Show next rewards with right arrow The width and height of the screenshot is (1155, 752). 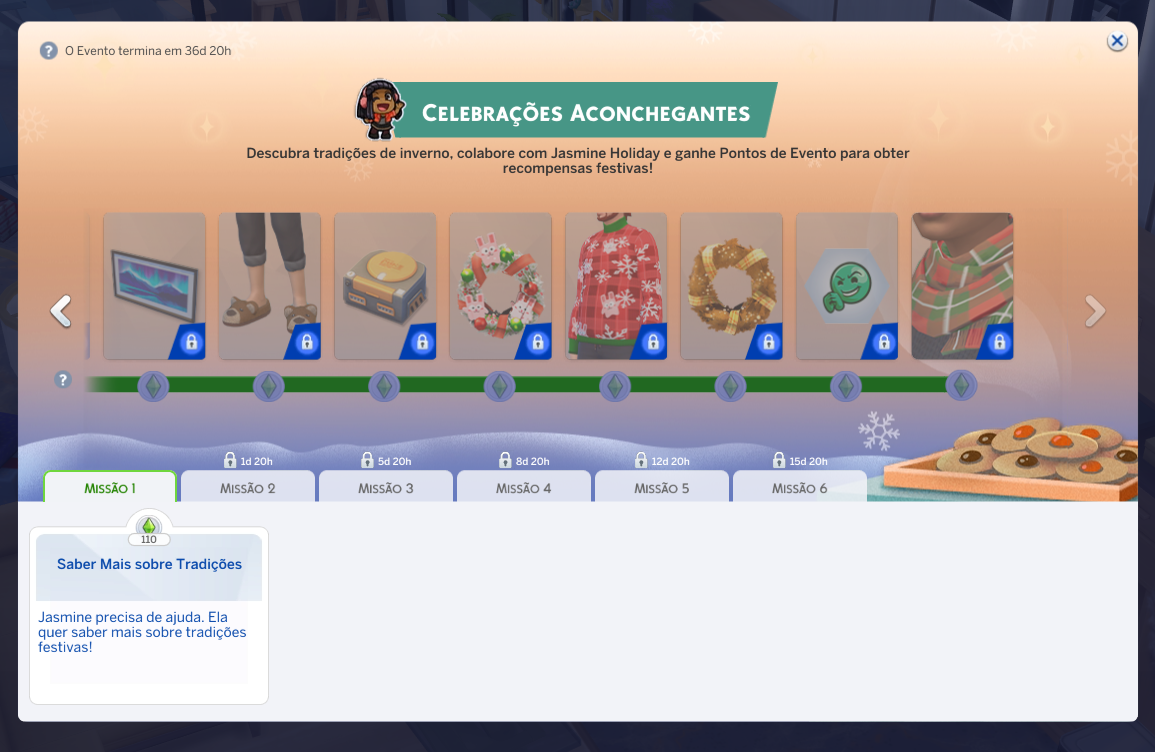point(1095,311)
